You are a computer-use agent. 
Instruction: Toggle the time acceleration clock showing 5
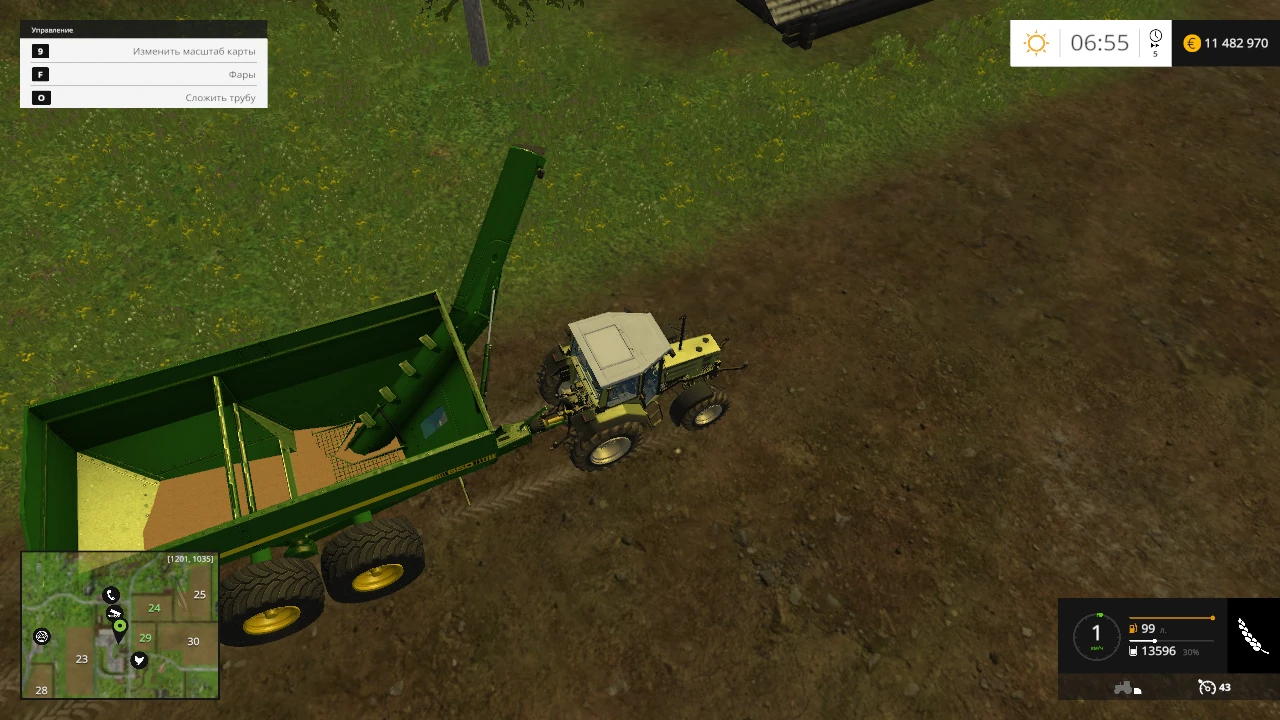point(1155,43)
